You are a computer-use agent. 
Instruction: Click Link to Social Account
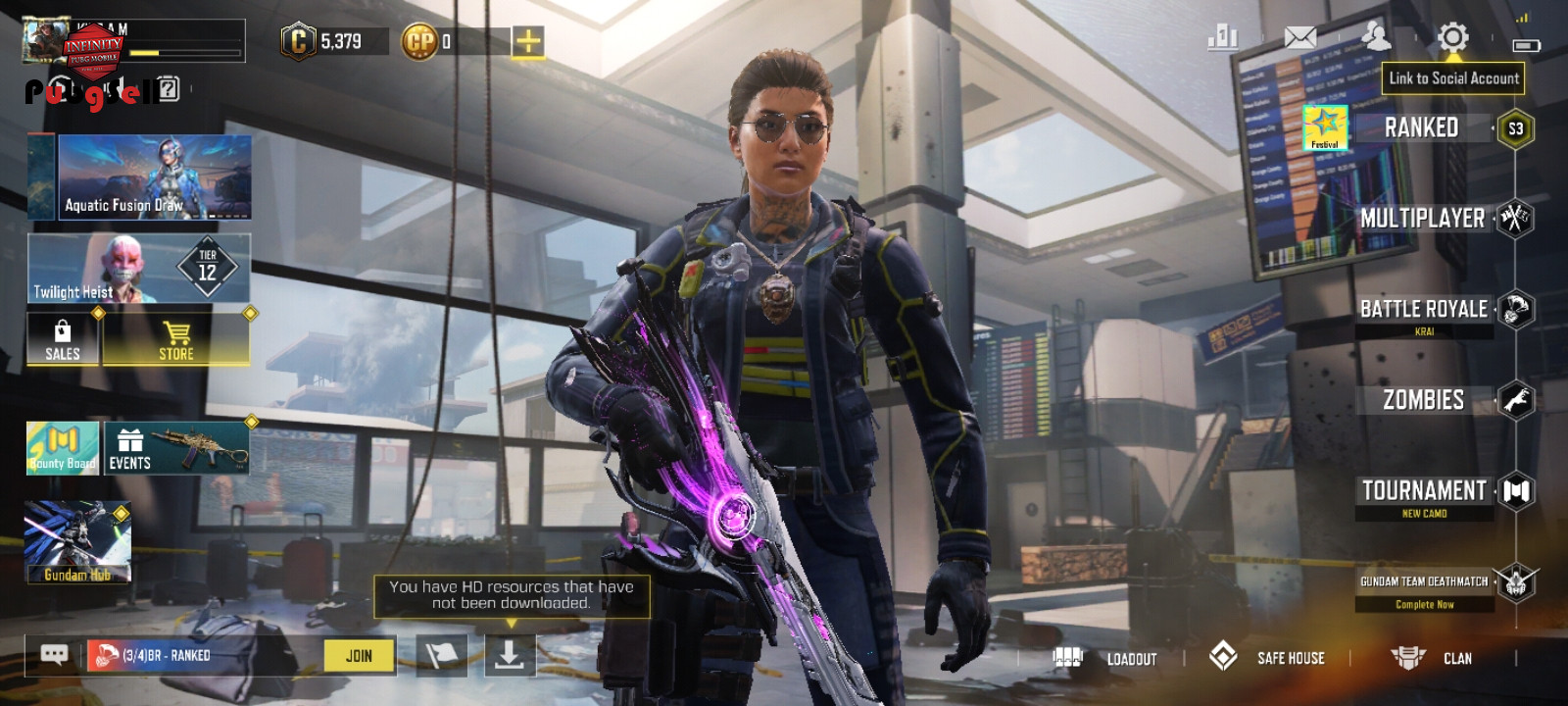click(1453, 78)
